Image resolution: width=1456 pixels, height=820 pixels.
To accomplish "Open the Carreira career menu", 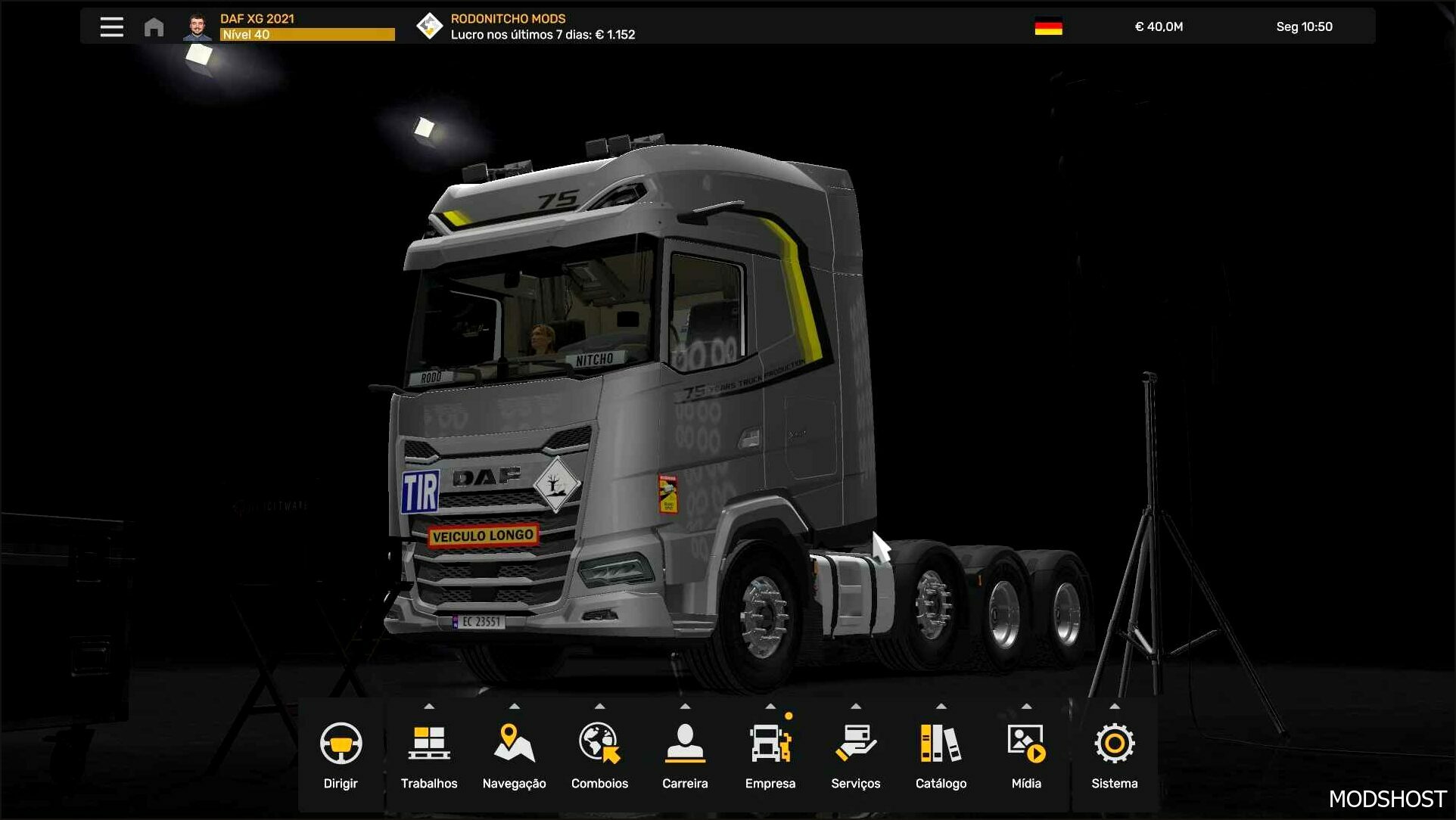I will pos(685,753).
